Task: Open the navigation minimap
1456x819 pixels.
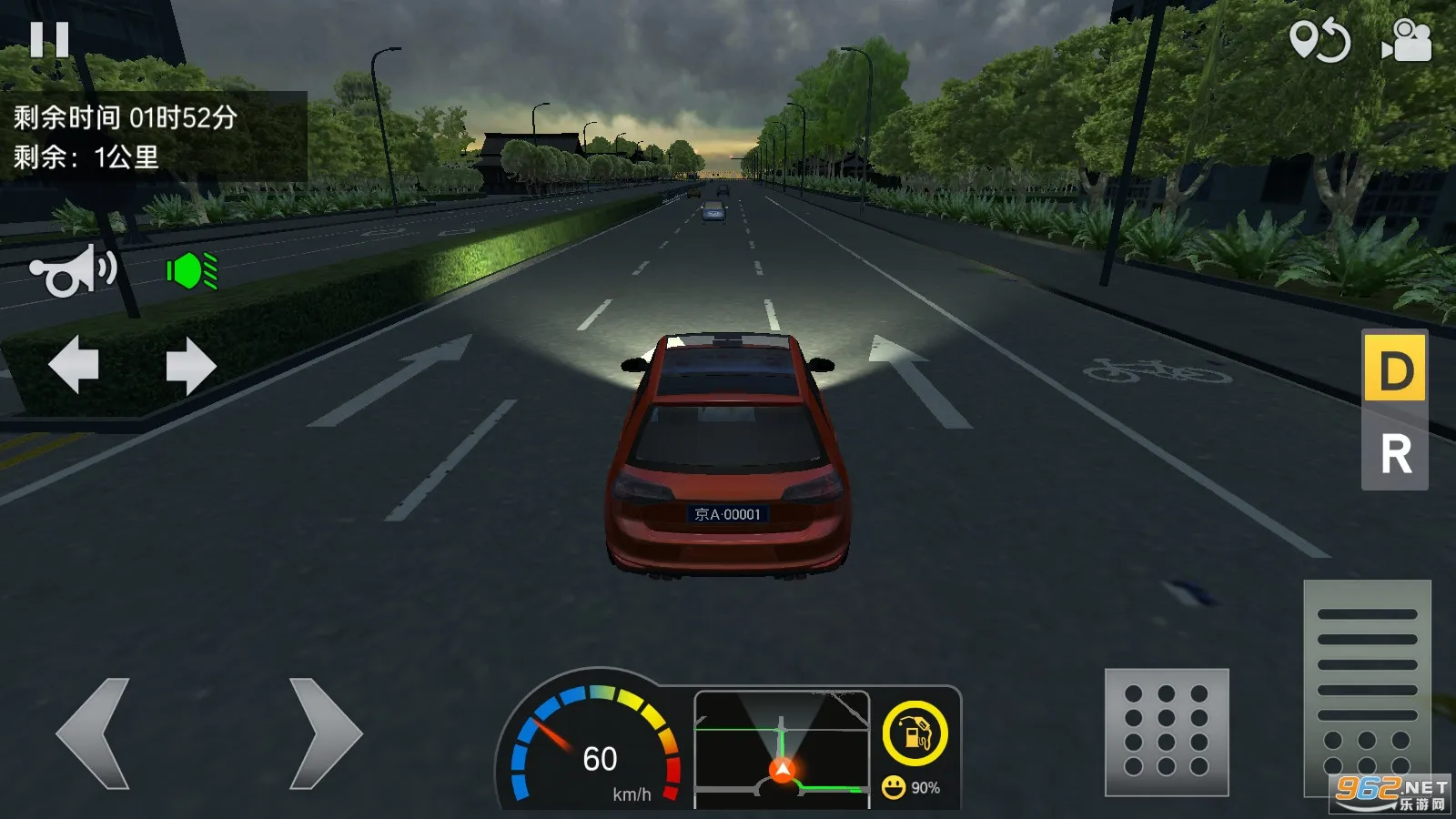Action: (x=782, y=746)
